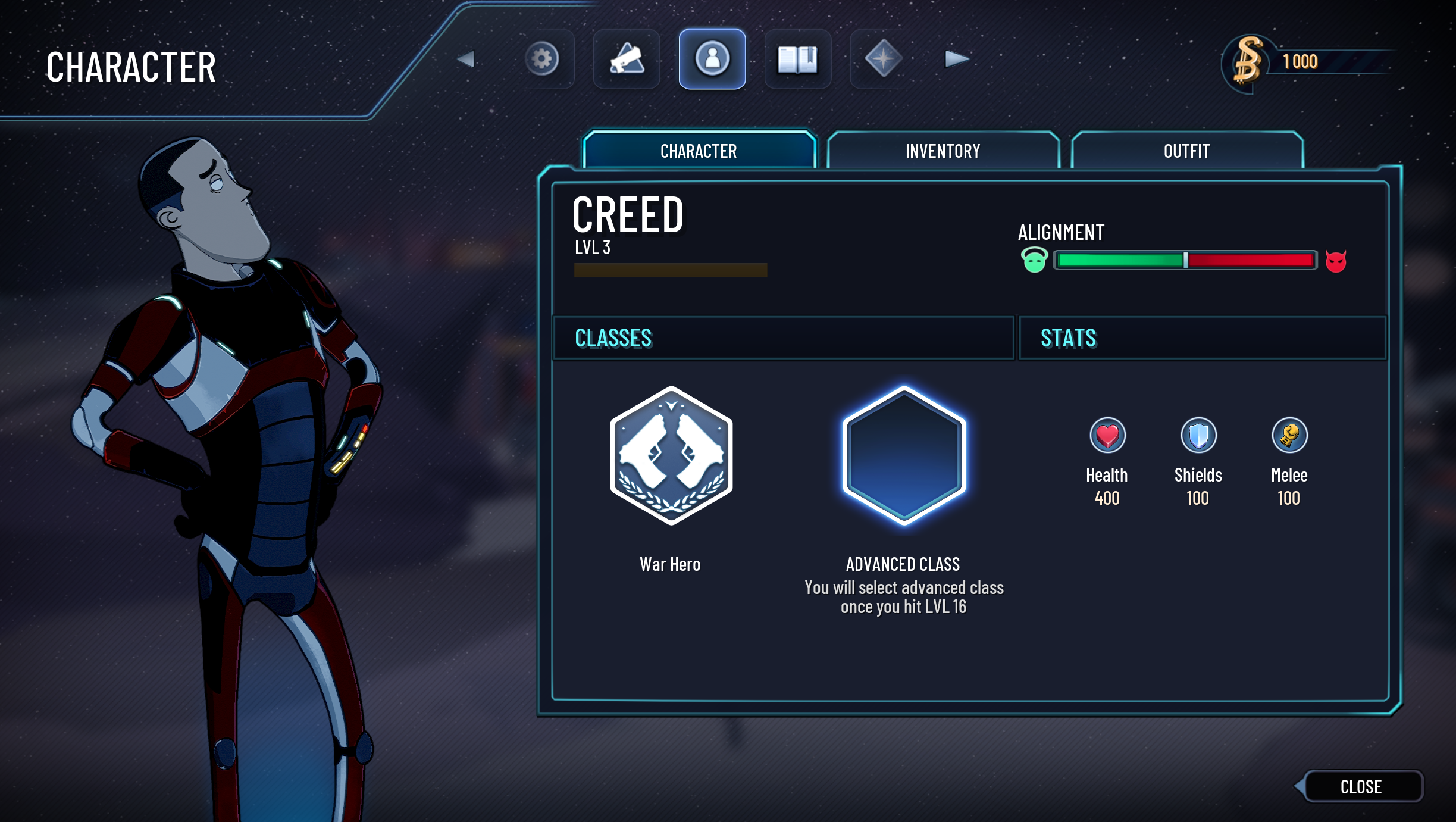Go to previous menu with left arrow
This screenshot has height=822, width=1456.
point(466,59)
